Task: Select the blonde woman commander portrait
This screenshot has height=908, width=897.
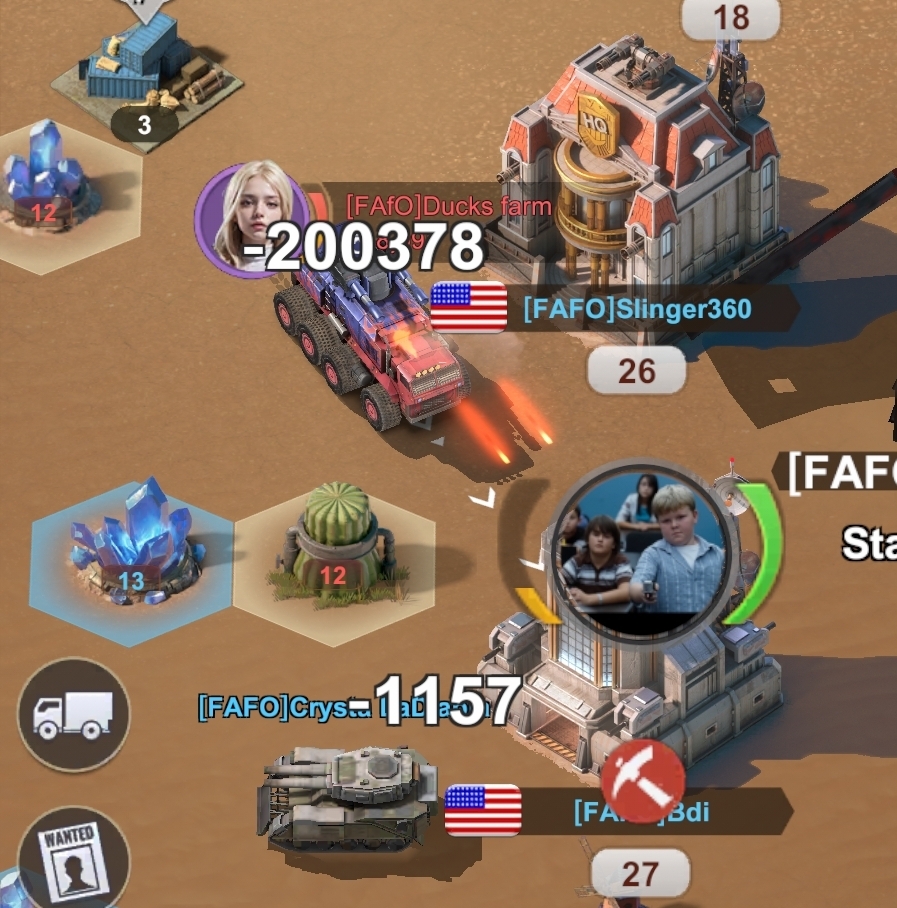Action: pyautogui.click(x=252, y=216)
